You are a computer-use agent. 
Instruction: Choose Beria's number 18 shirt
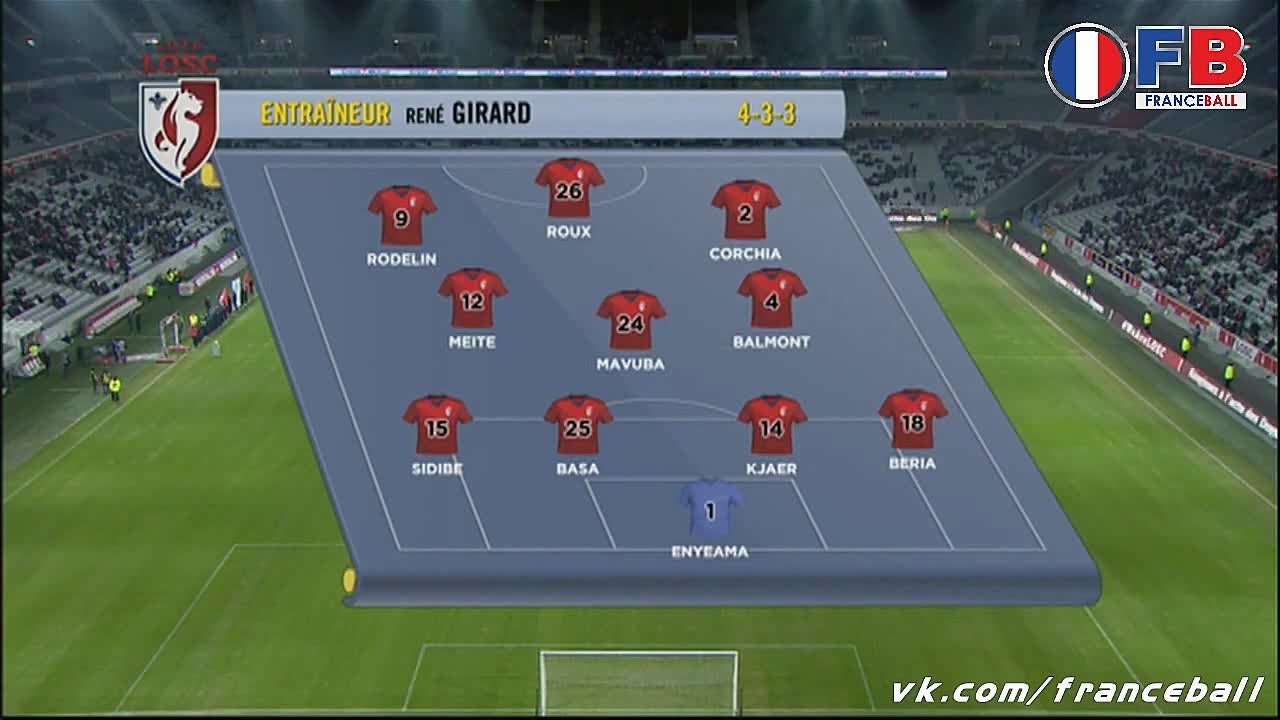pyautogui.click(x=913, y=420)
